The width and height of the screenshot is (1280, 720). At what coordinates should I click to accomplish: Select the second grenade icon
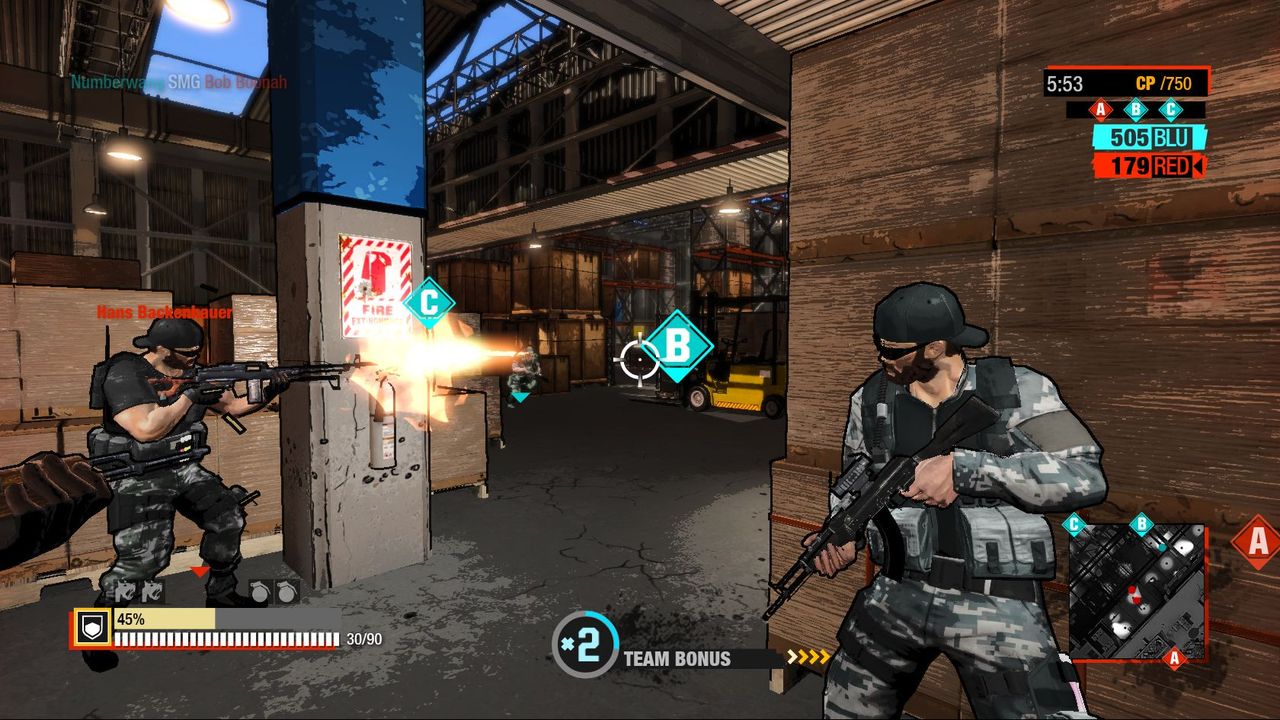click(288, 590)
